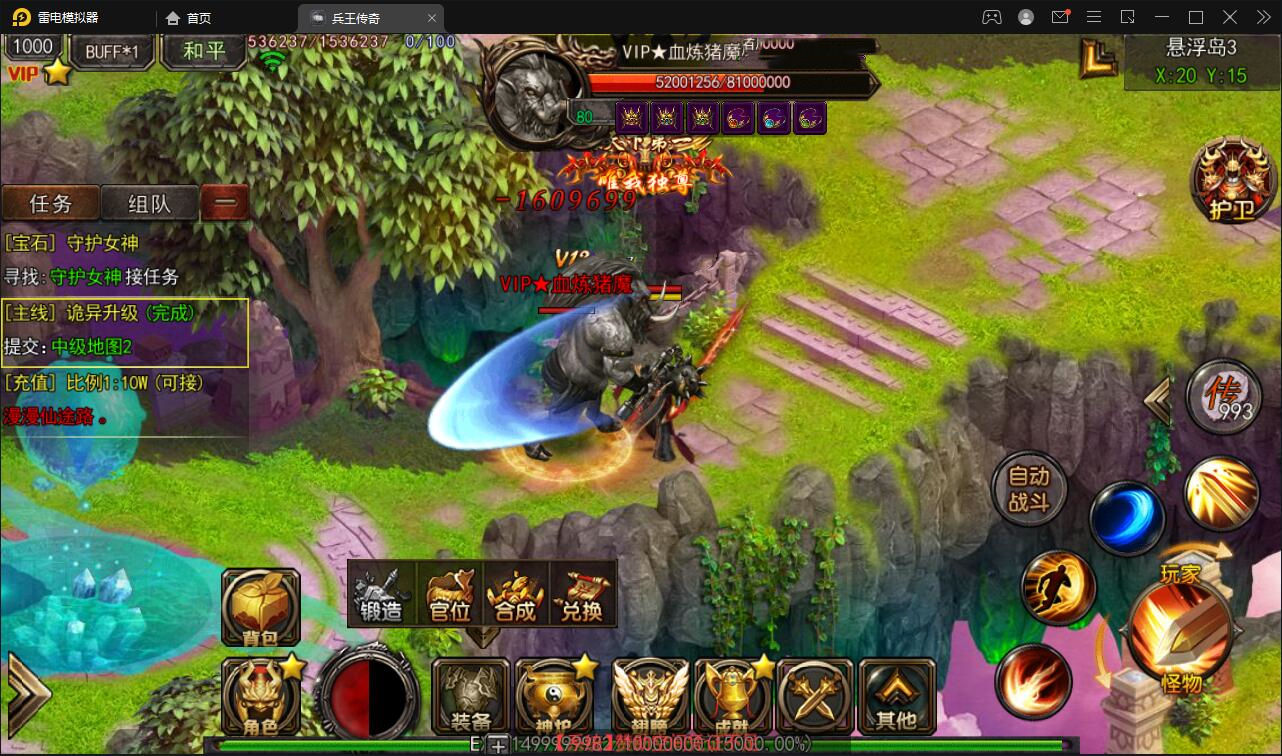
Task: Toggle 自动战斗 auto battle
Action: 1029,489
